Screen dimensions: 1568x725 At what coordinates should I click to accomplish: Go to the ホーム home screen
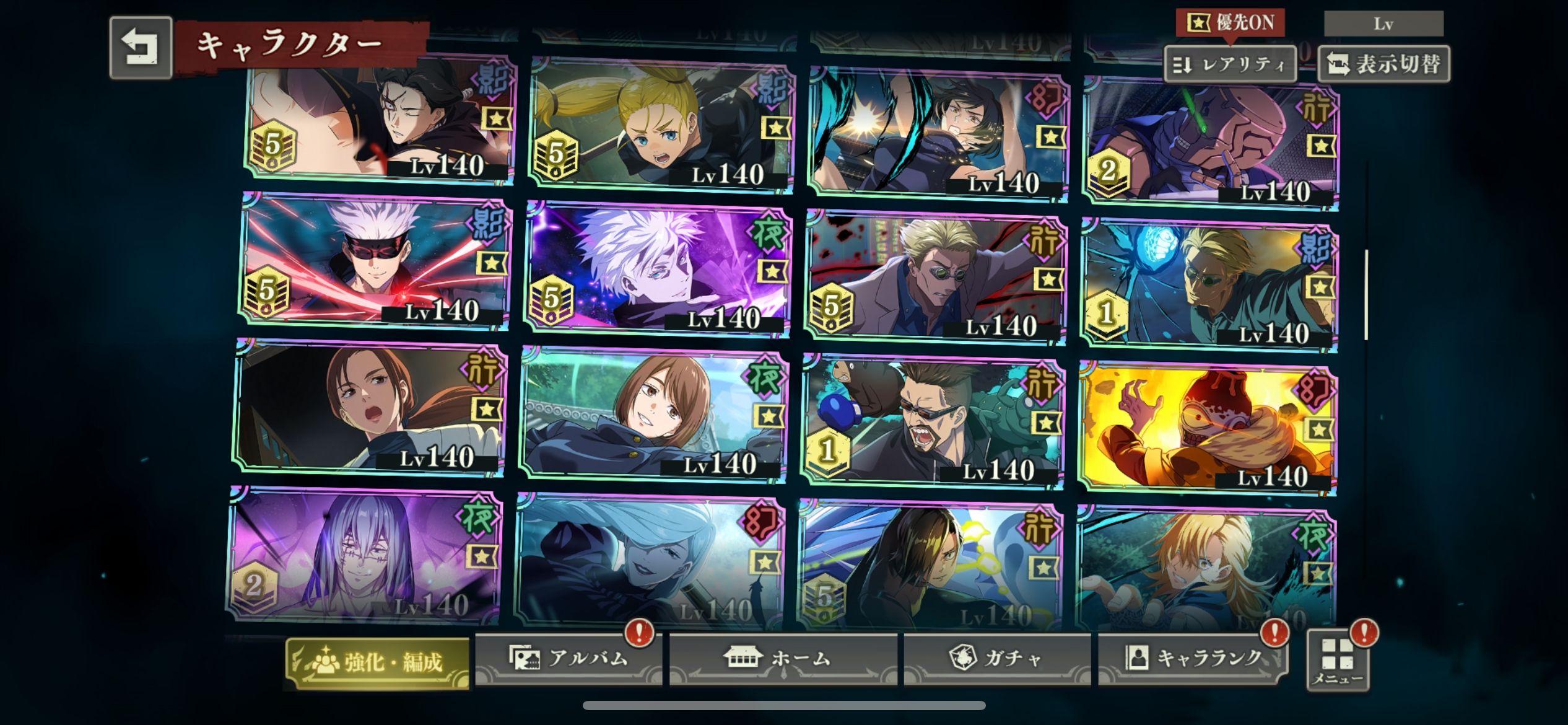783,658
